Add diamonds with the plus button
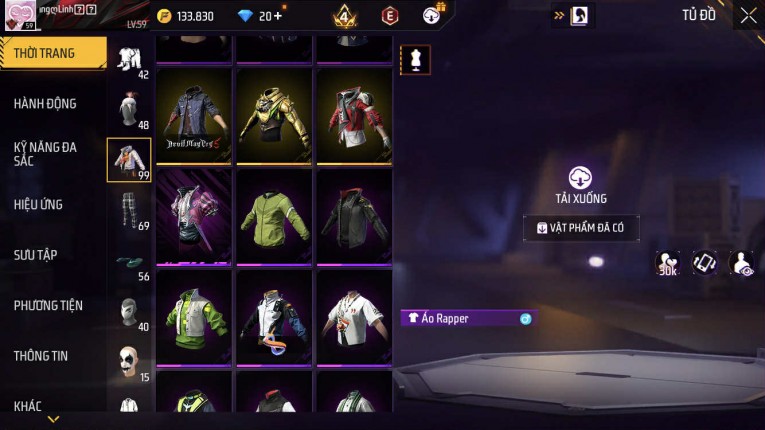 click(278, 16)
